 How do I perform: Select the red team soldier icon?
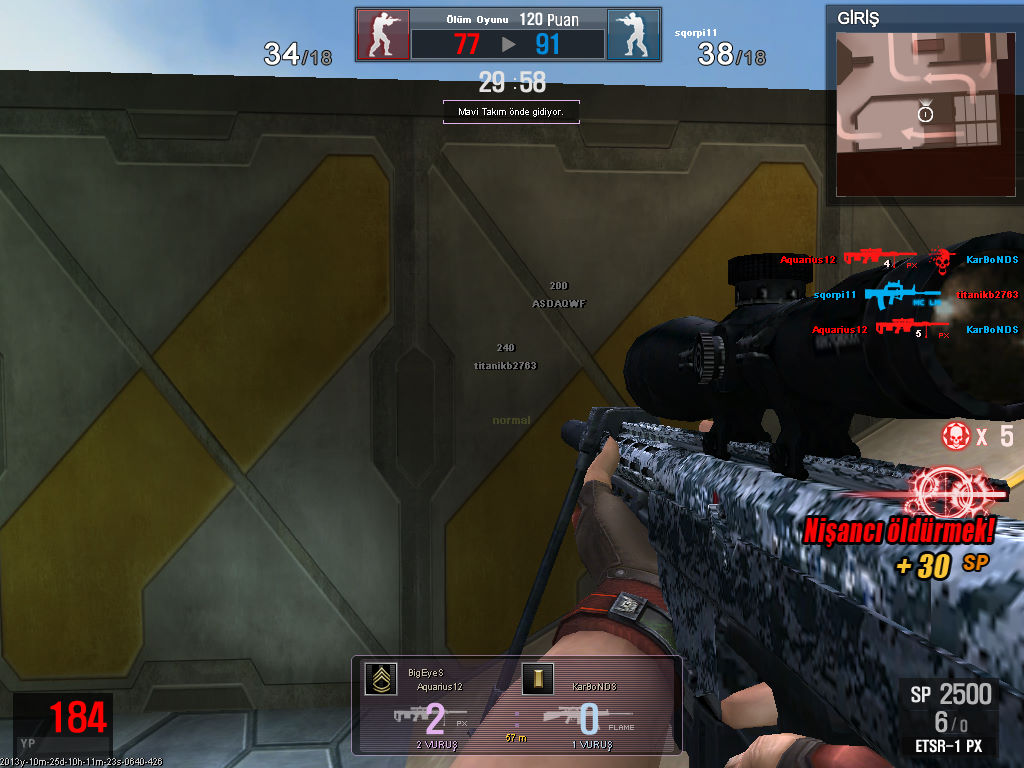(x=382, y=35)
